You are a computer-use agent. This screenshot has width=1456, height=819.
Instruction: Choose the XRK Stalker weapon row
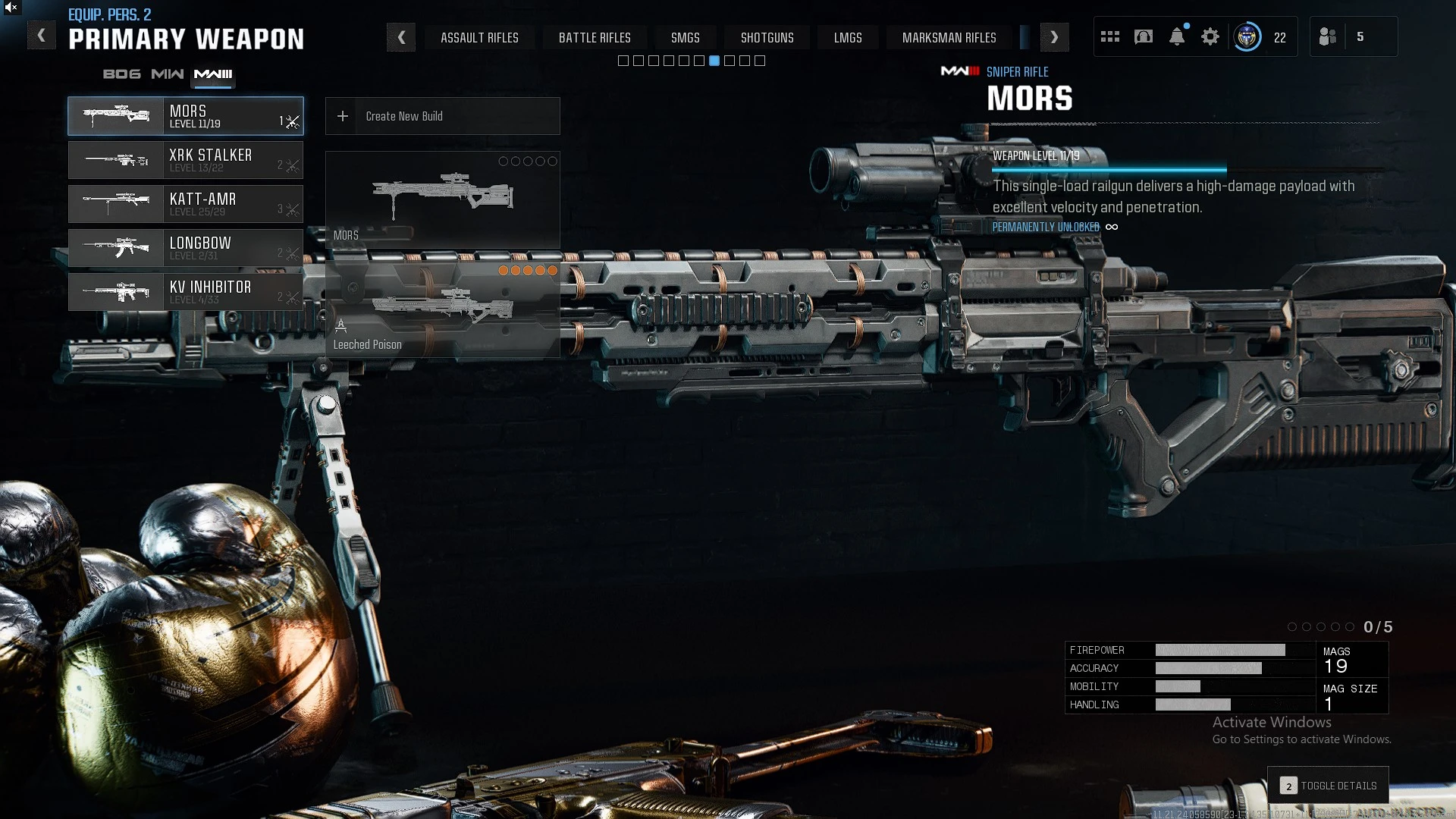(186, 160)
